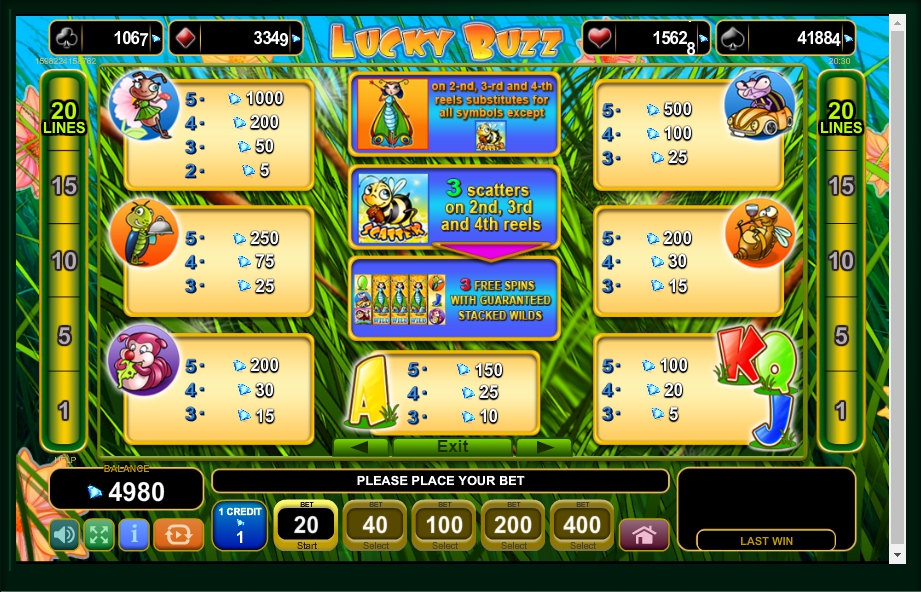Select the maximum 400 bet
The image size is (921, 592).
582,525
